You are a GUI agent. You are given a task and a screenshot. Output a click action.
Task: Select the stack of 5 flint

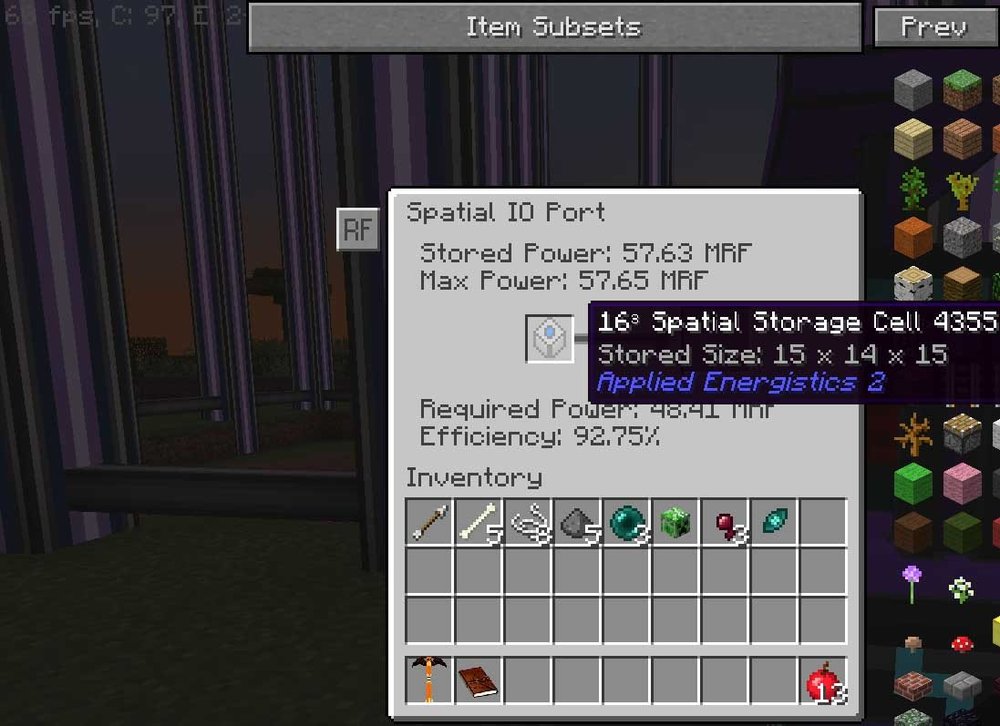click(x=577, y=523)
